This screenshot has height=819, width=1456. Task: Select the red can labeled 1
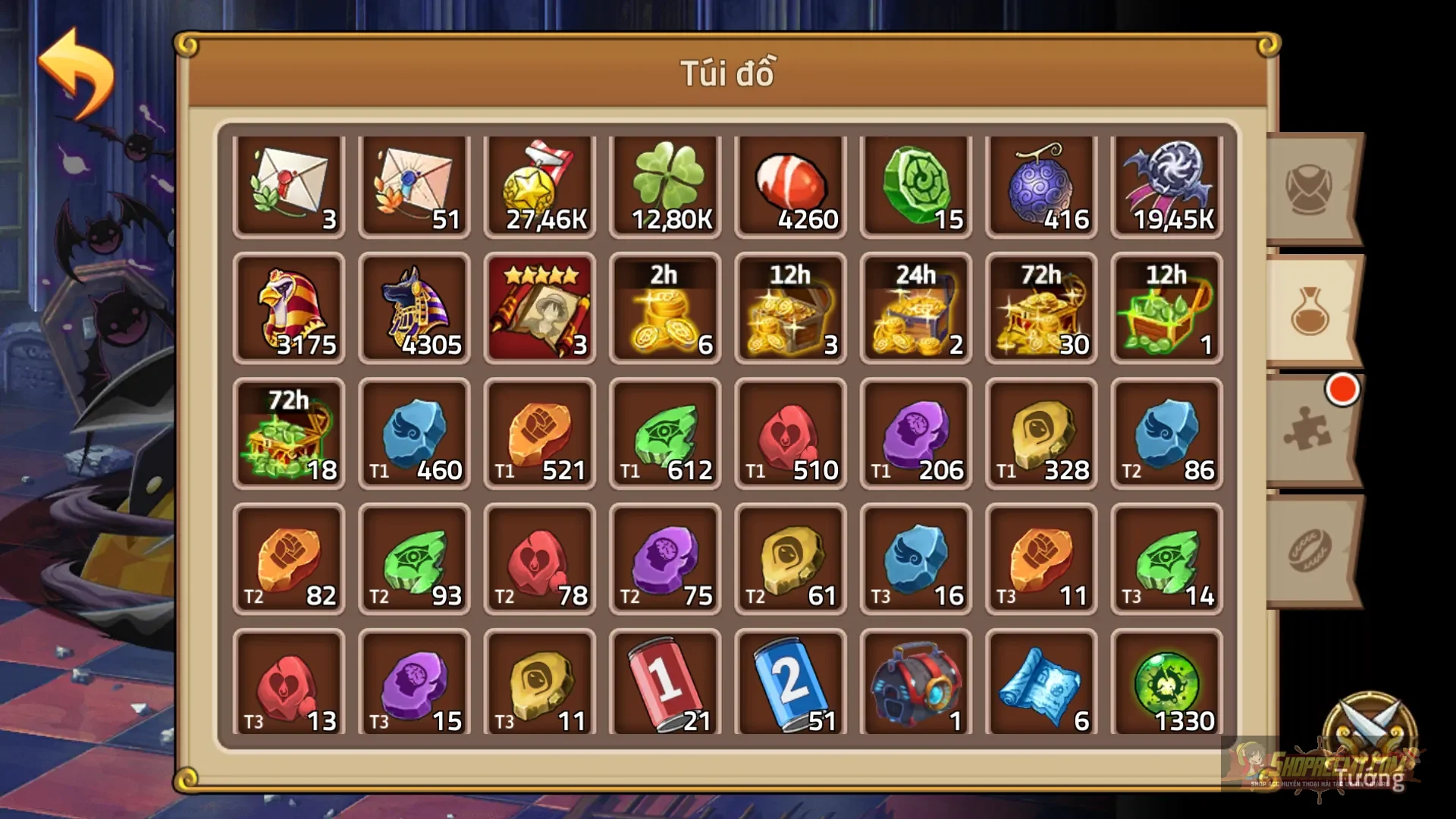point(665,682)
